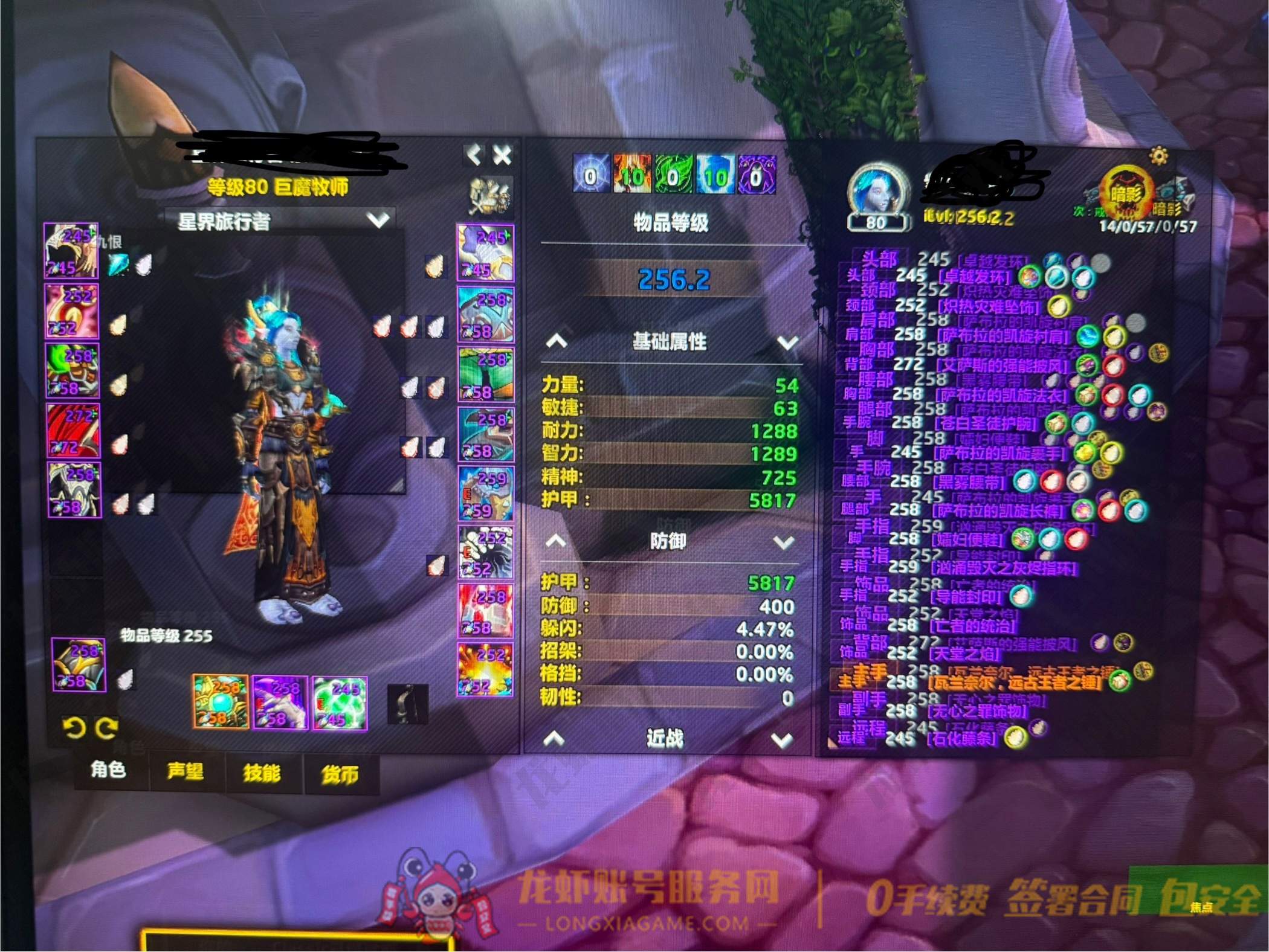Click the down arrow beside 基础属性
This screenshot has width=1269, height=952.
tap(787, 343)
